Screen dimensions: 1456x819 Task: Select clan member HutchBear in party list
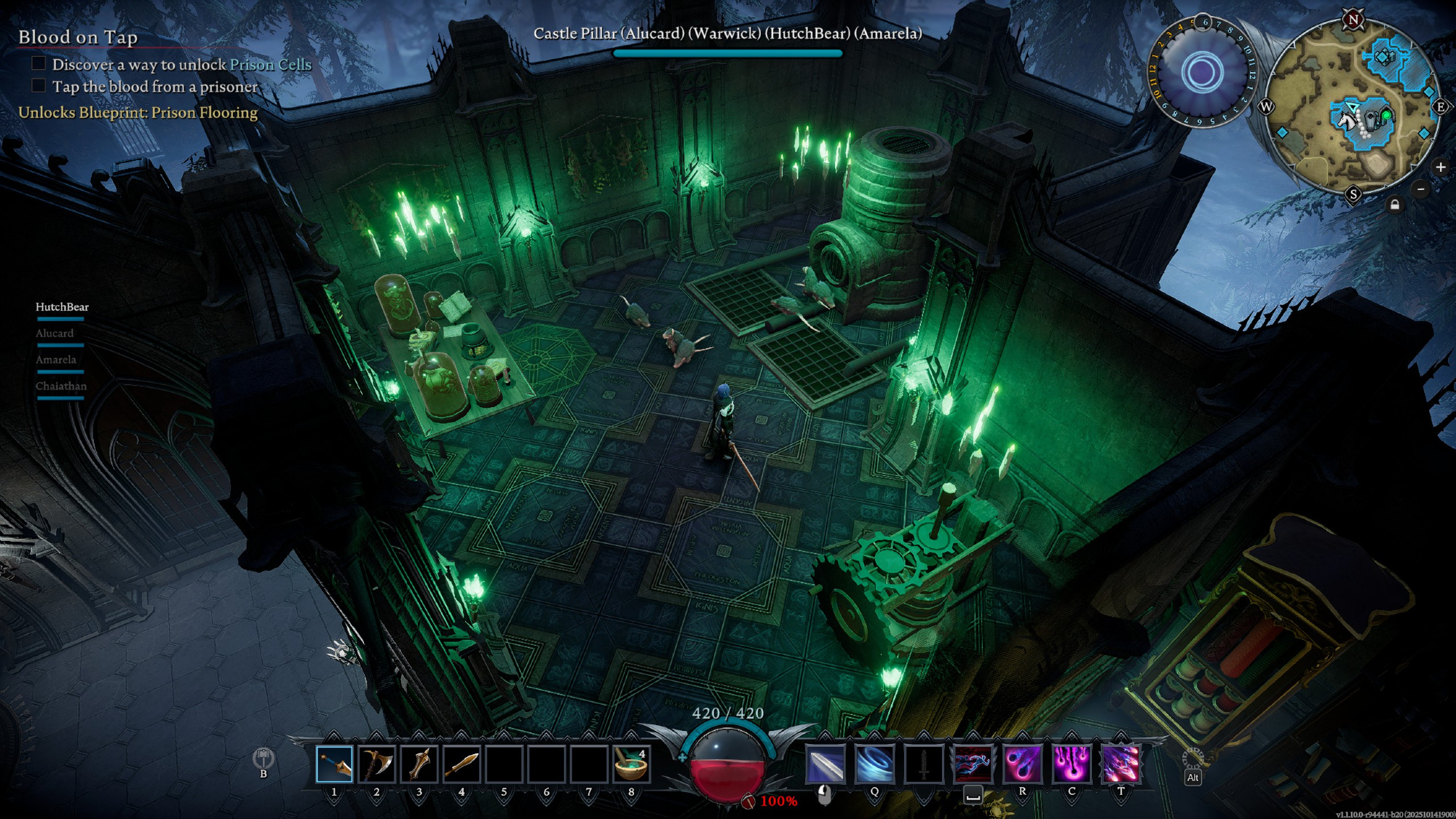click(62, 307)
